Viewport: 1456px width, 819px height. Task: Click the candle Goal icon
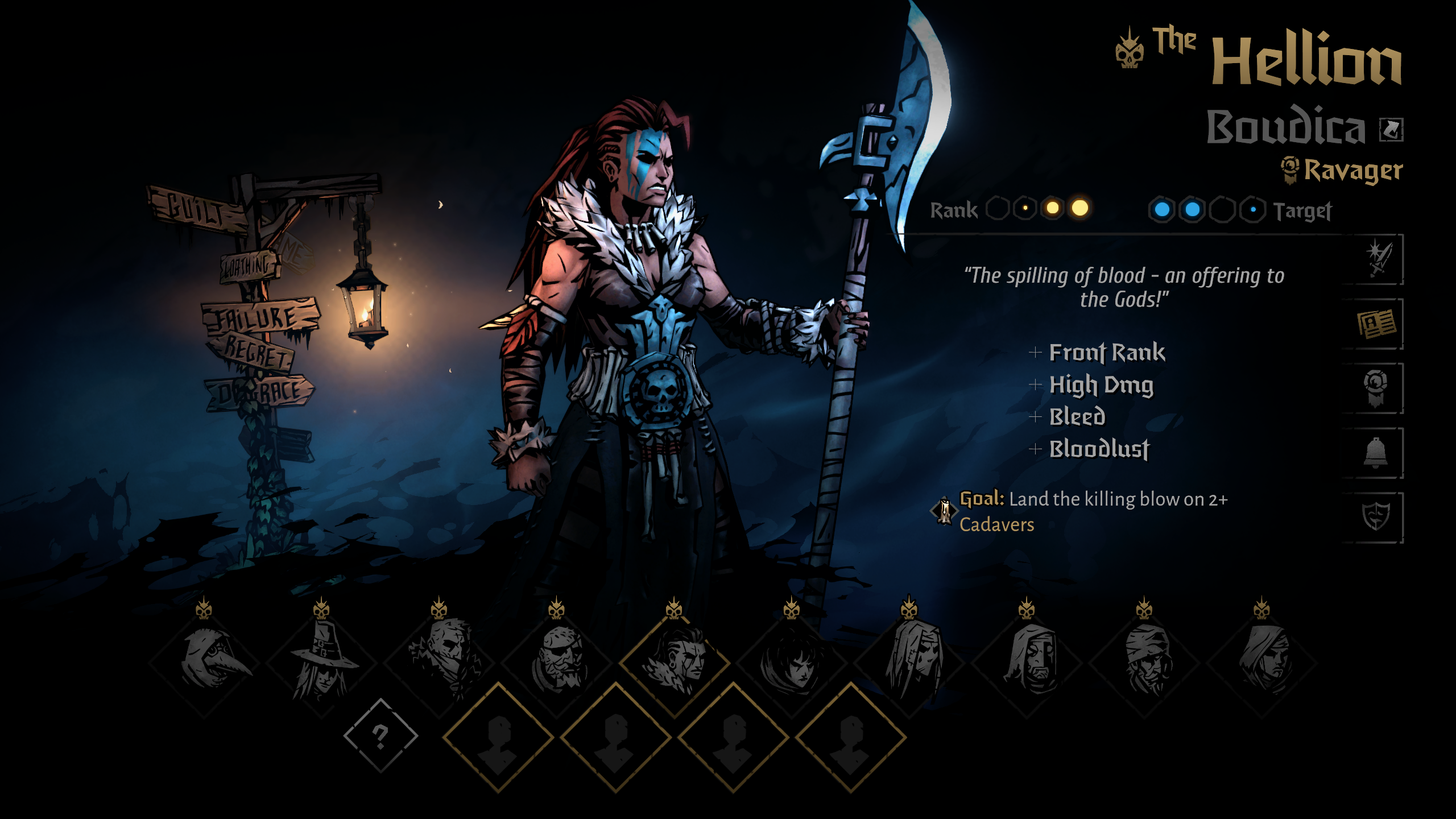pos(944,511)
